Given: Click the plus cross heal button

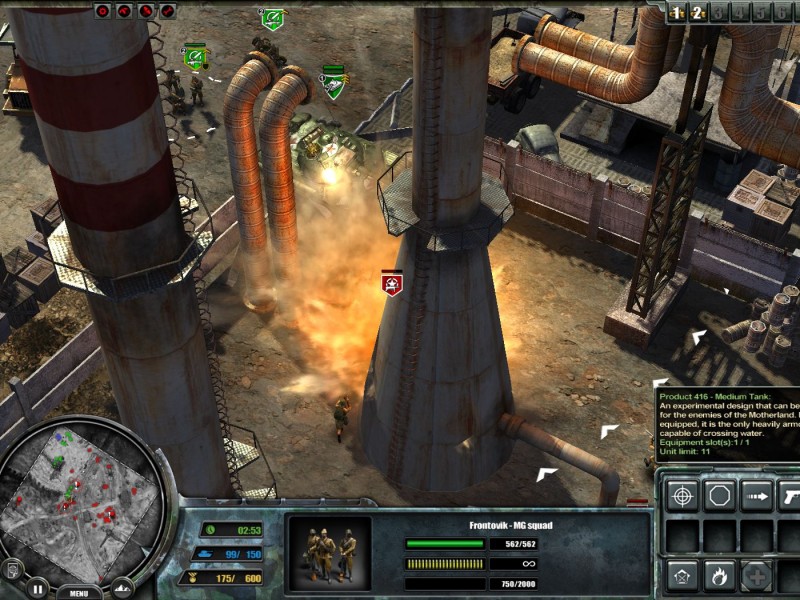Looking at the screenshot, I should point(757,575).
